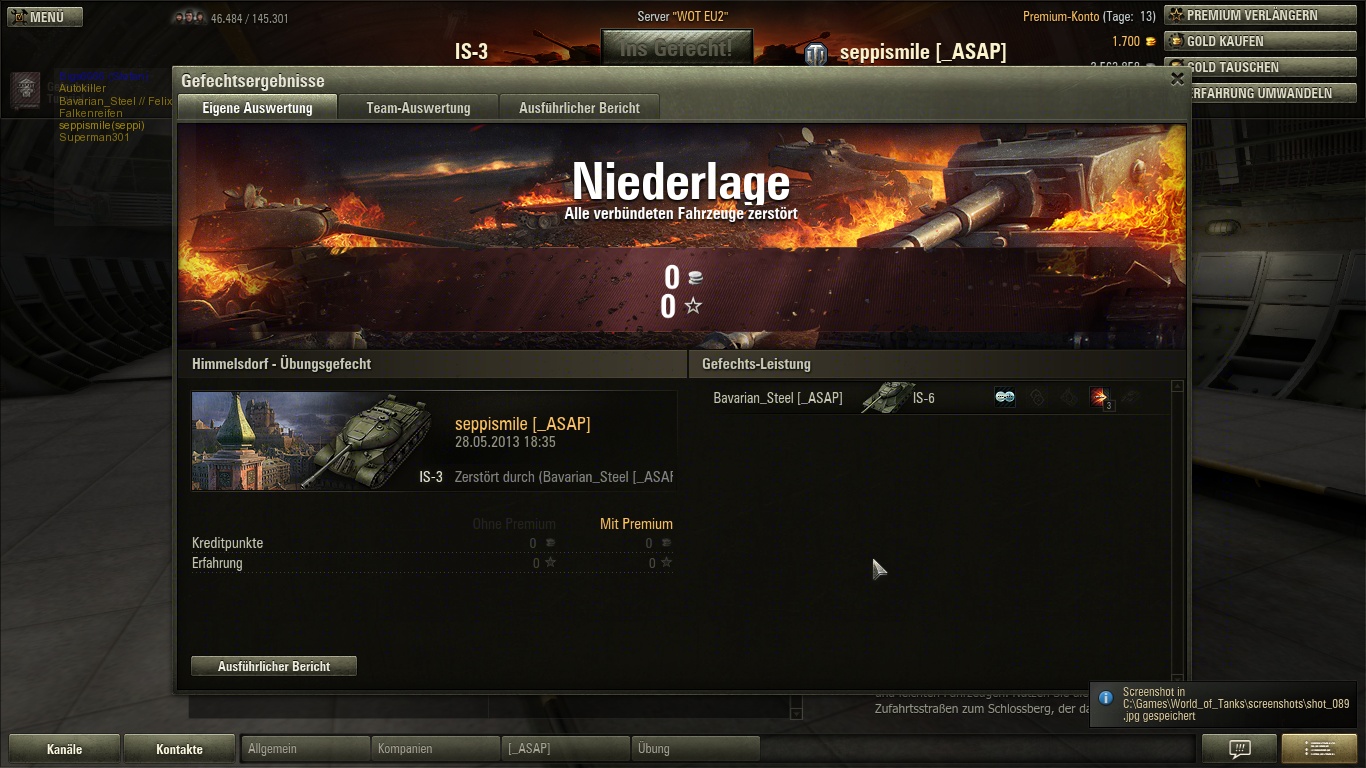Open the Ausführlicher Bericht tab

coord(579,108)
